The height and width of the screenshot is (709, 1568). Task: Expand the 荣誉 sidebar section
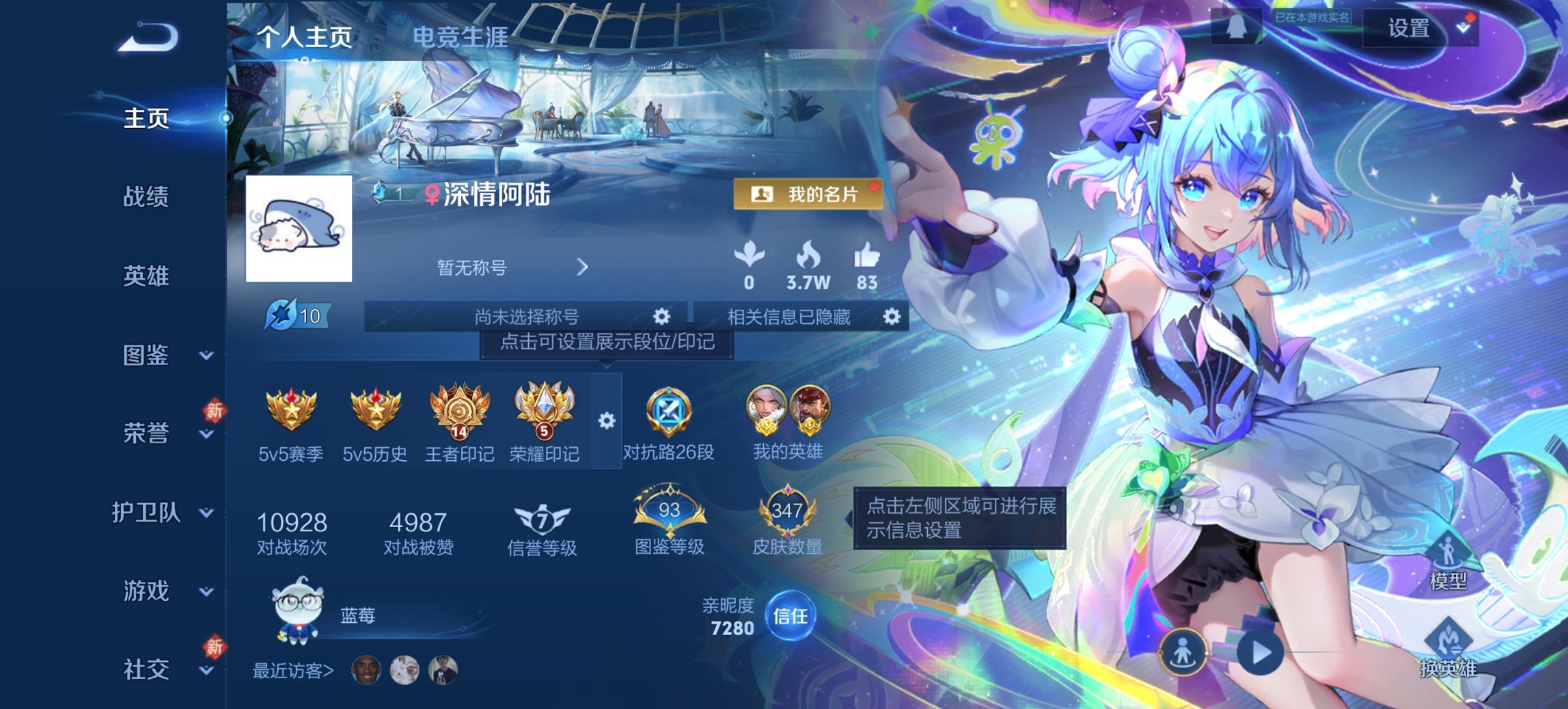146,433
